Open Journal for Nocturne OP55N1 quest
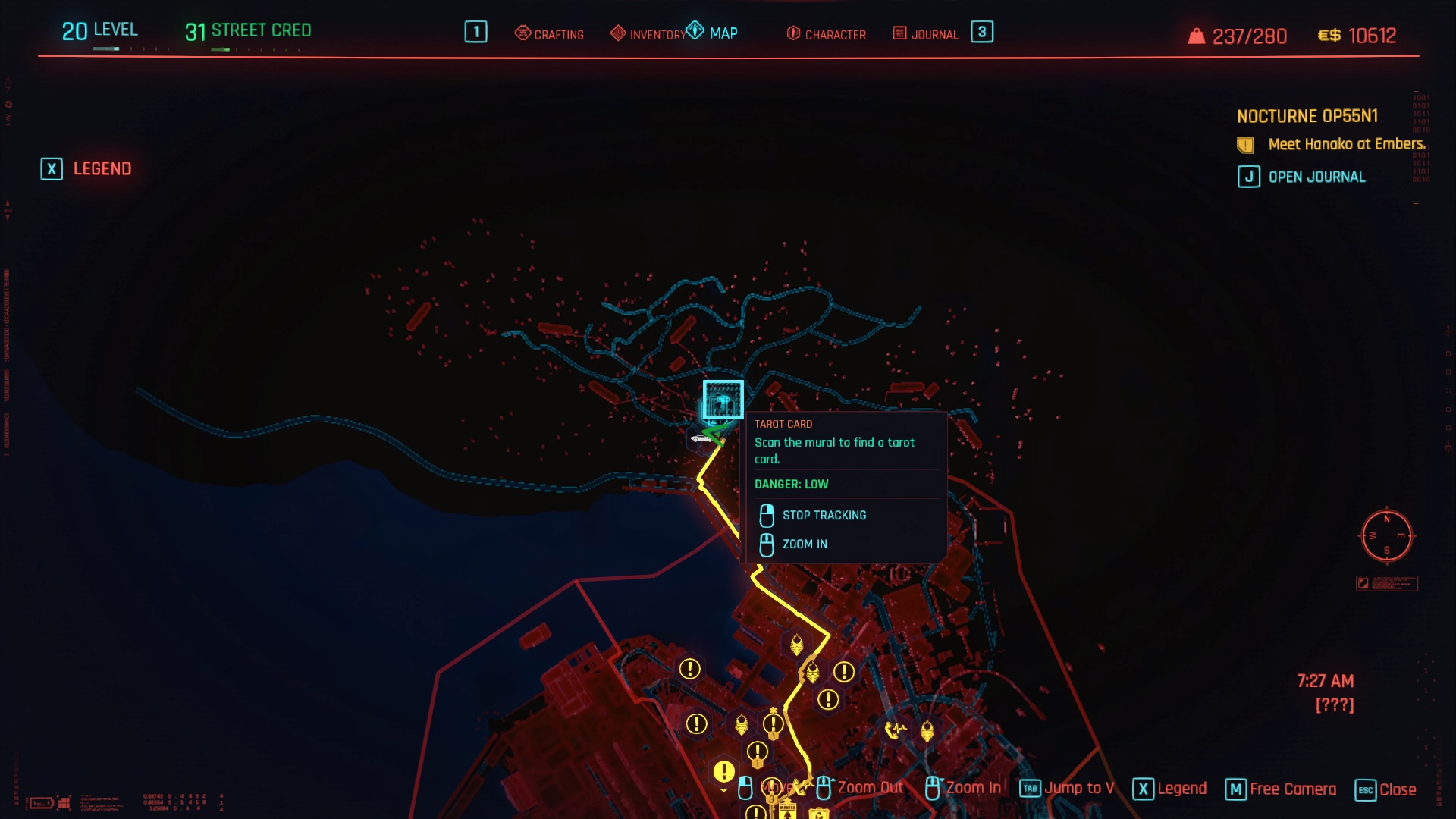Image resolution: width=1456 pixels, height=819 pixels. tap(1303, 177)
